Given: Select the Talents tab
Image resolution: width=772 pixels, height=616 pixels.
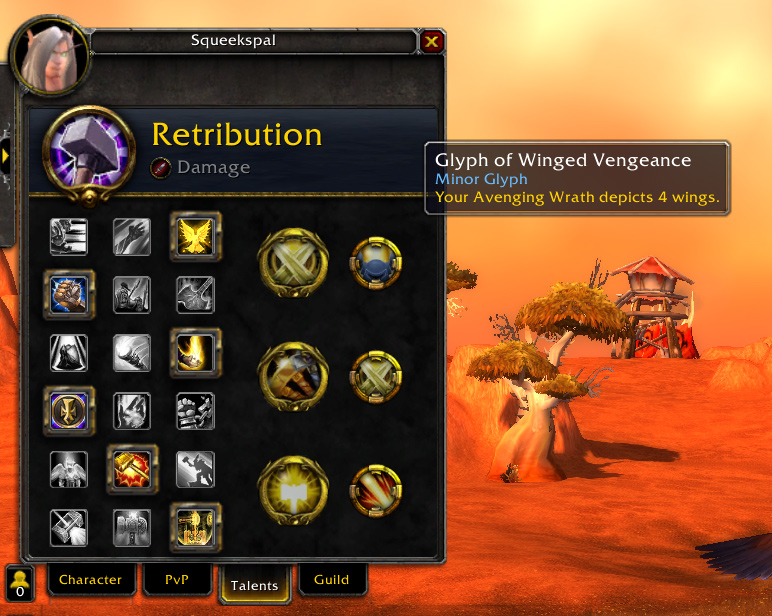Looking at the screenshot, I should pyautogui.click(x=253, y=585).
